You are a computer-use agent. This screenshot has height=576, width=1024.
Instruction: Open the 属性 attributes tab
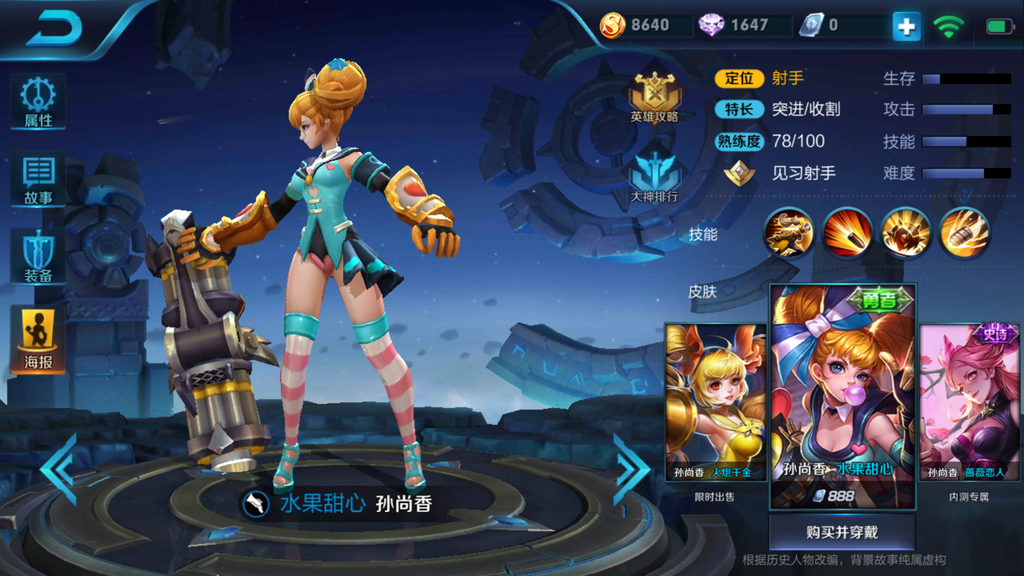pyautogui.click(x=38, y=102)
